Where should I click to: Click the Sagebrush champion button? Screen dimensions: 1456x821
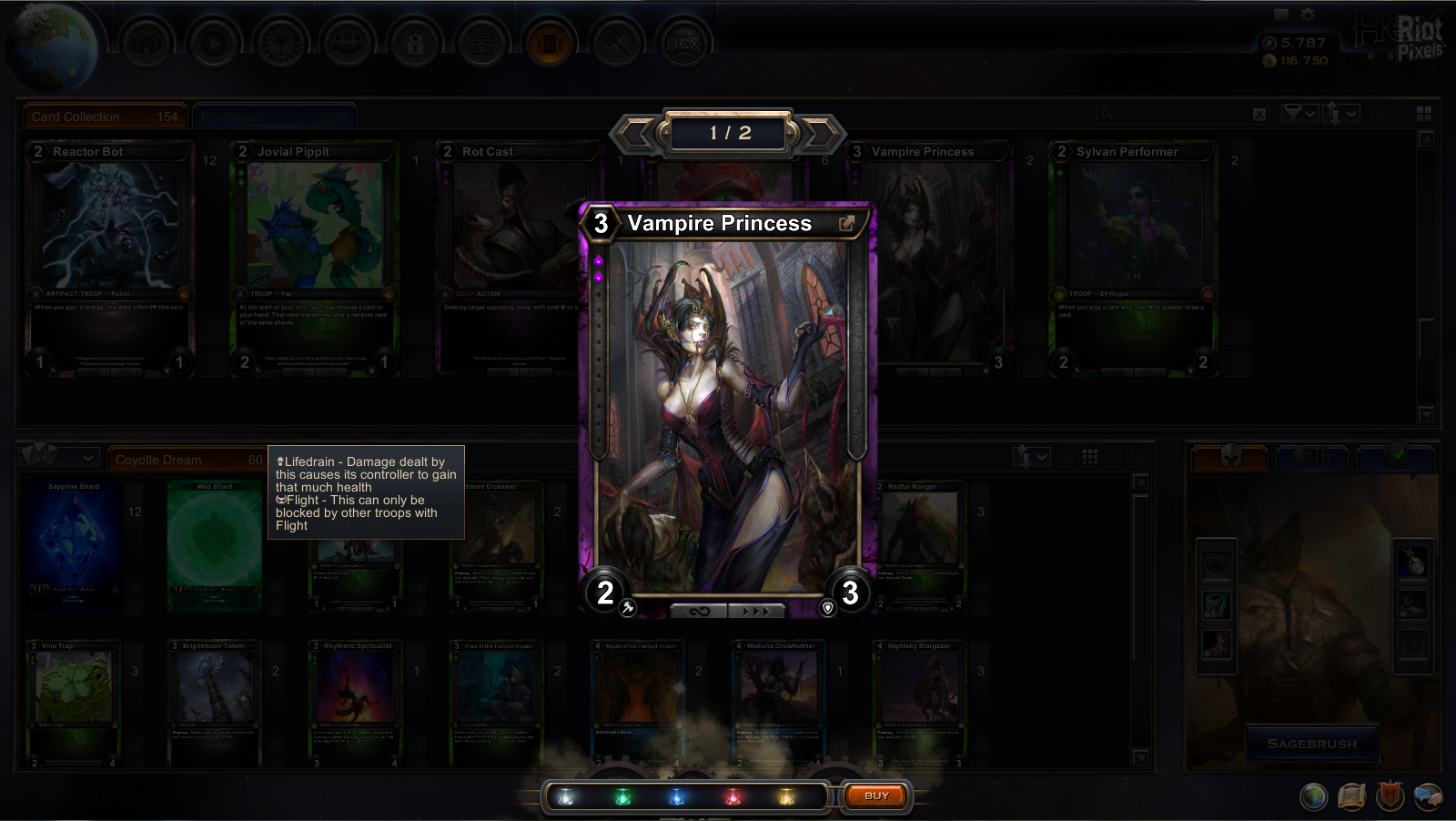tap(1311, 744)
